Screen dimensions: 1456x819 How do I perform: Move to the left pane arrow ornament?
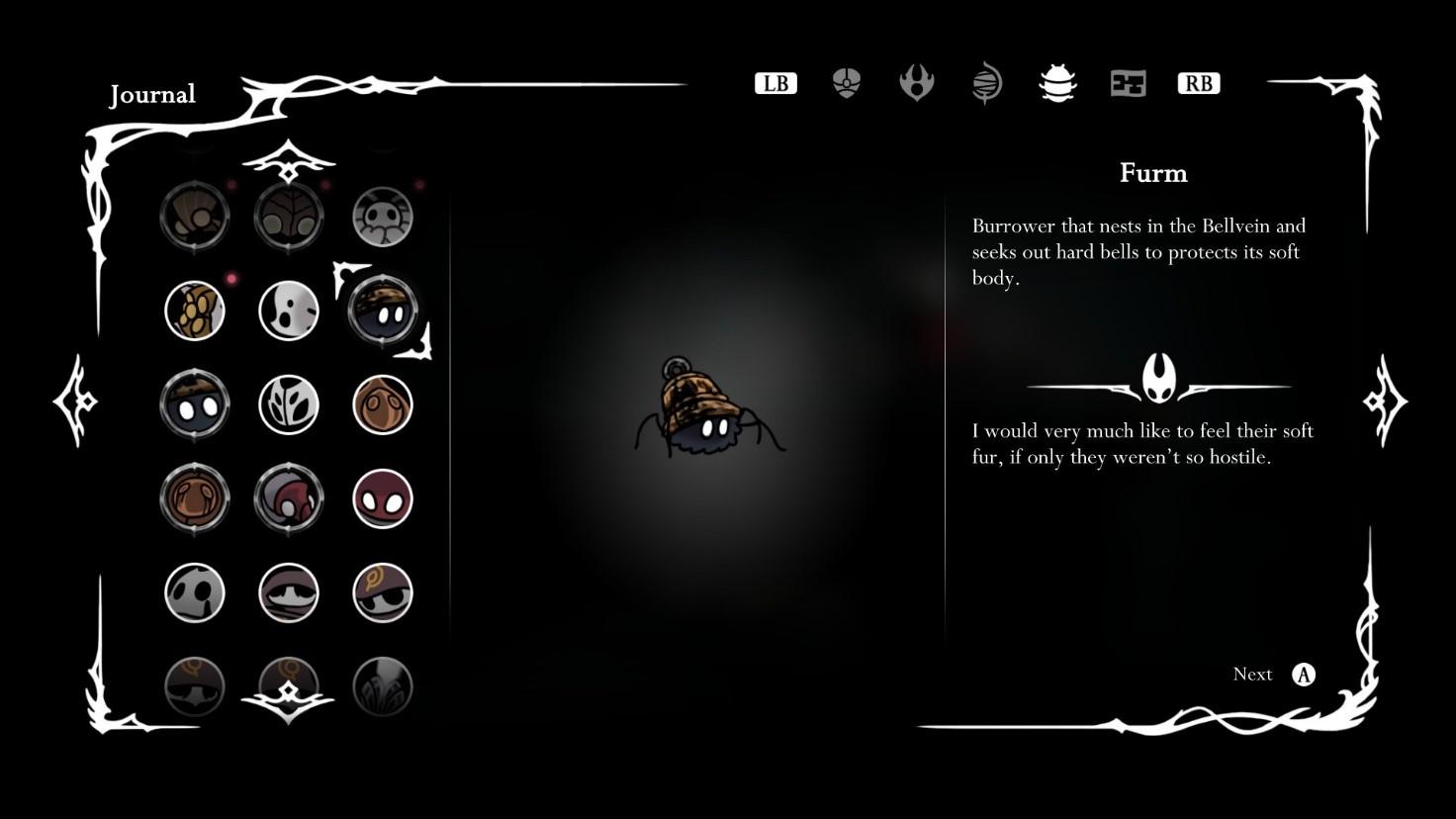76,402
